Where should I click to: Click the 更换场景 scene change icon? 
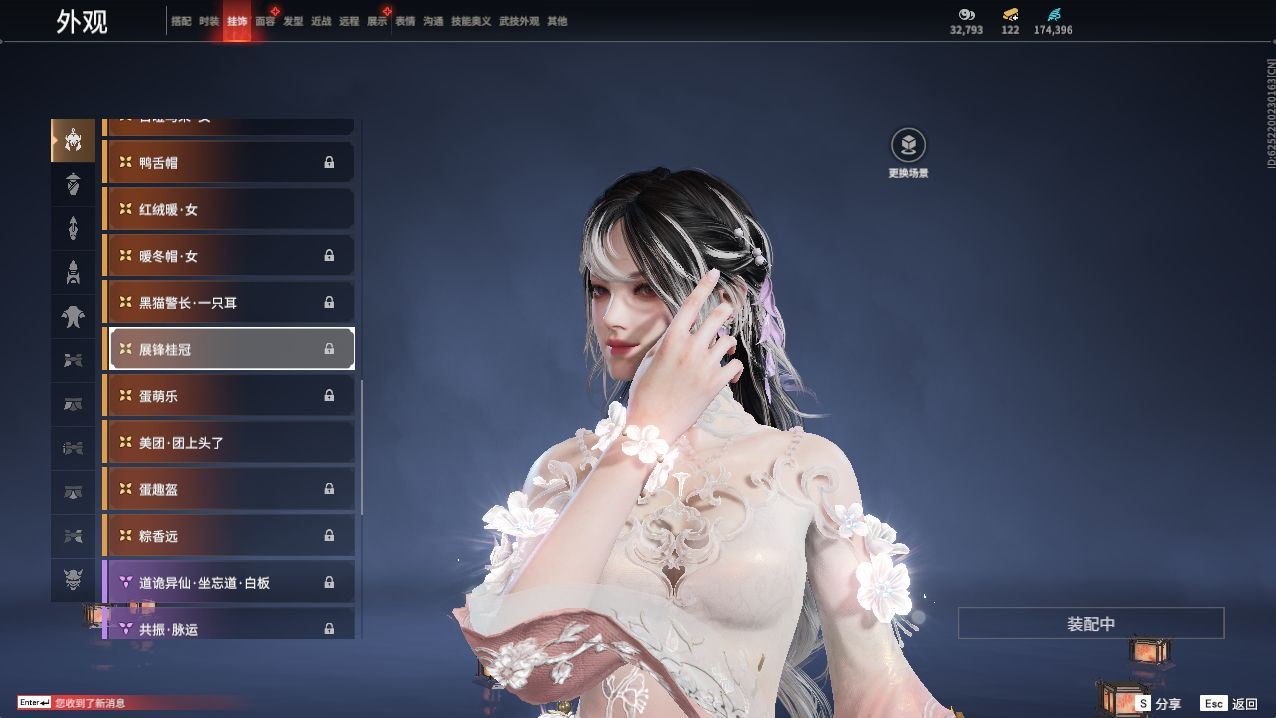[x=908, y=146]
